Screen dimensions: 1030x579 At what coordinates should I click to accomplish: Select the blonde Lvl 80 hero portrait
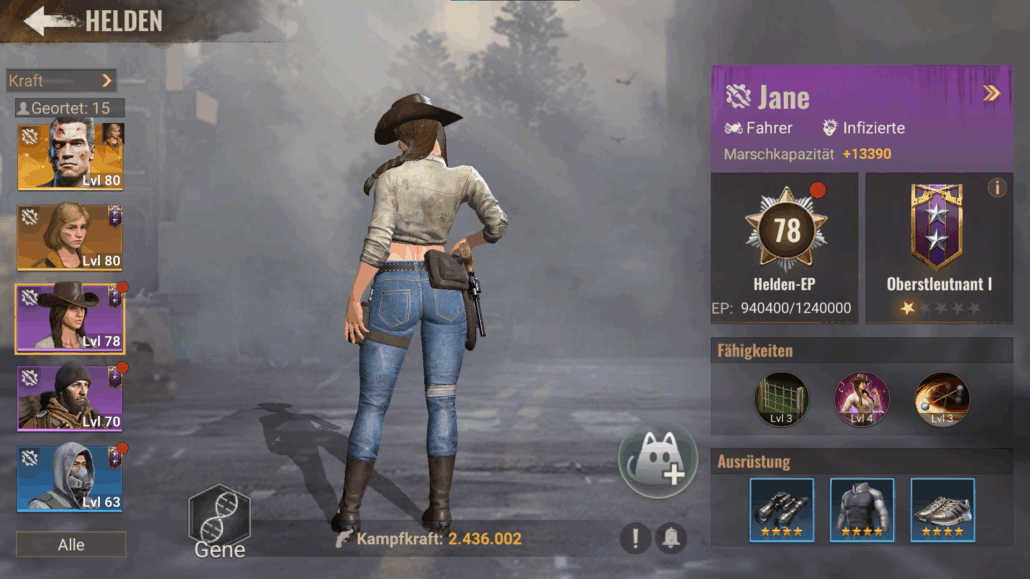click(70, 237)
